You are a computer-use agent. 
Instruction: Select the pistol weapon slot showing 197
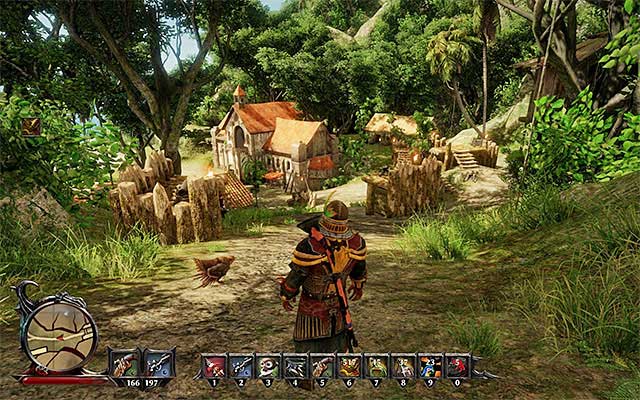pyautogui.click(x=159, y=362)
